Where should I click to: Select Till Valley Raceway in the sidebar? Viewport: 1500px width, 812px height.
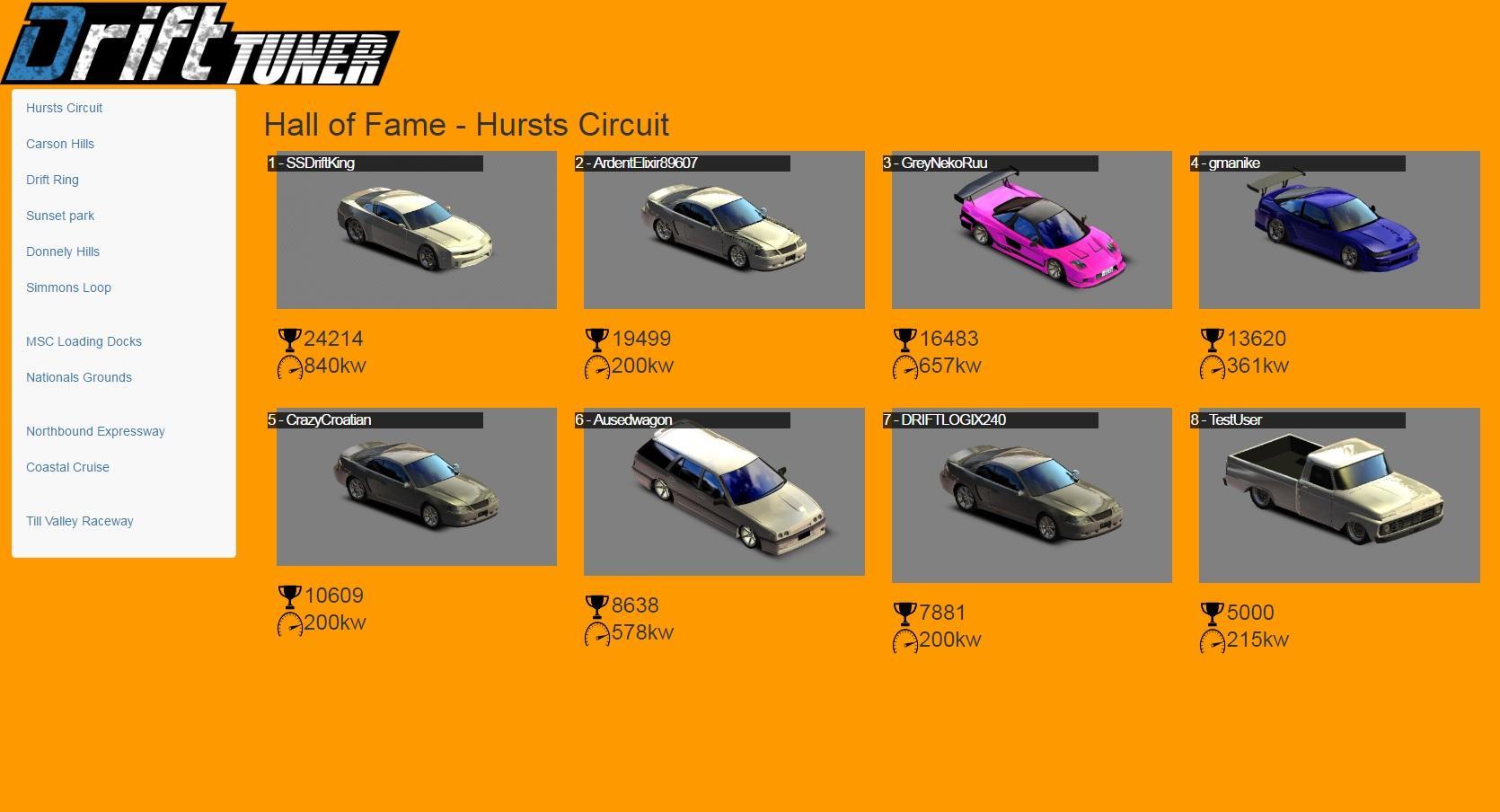pyautogui.click(x=80, y=521)
